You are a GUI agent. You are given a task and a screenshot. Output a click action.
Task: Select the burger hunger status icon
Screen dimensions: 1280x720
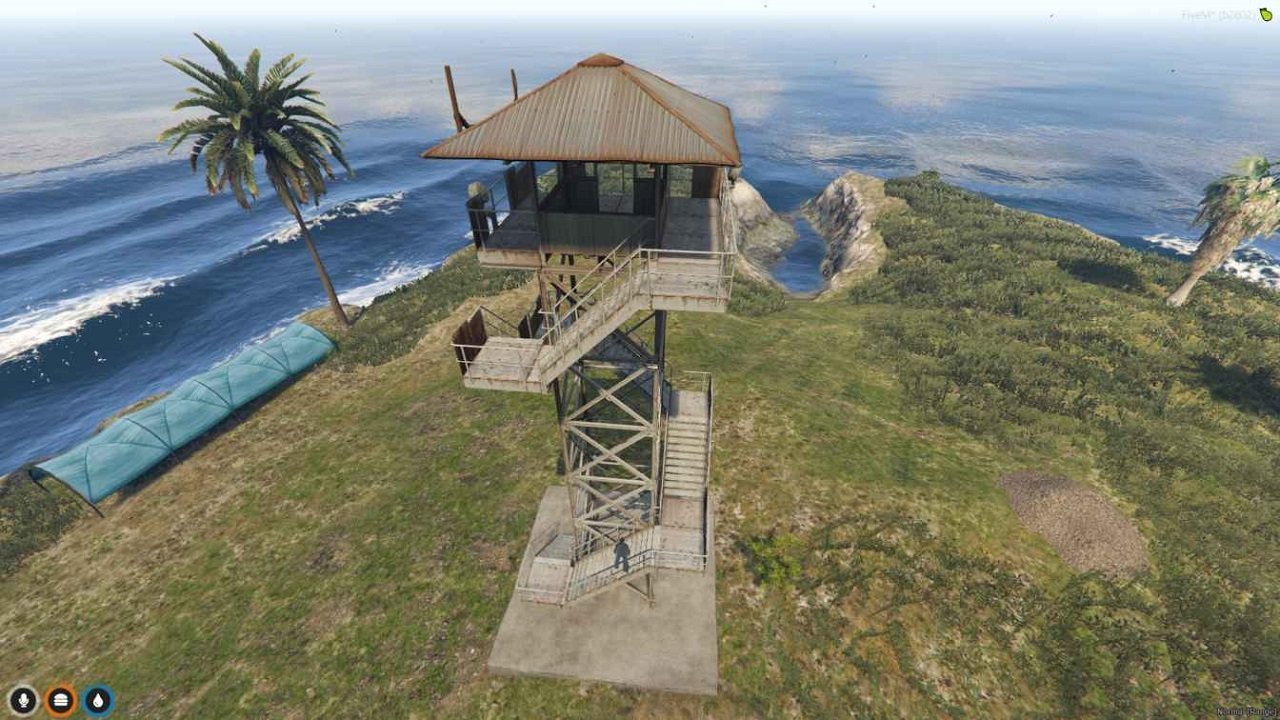pyautogui.click(x=61, y=700)
